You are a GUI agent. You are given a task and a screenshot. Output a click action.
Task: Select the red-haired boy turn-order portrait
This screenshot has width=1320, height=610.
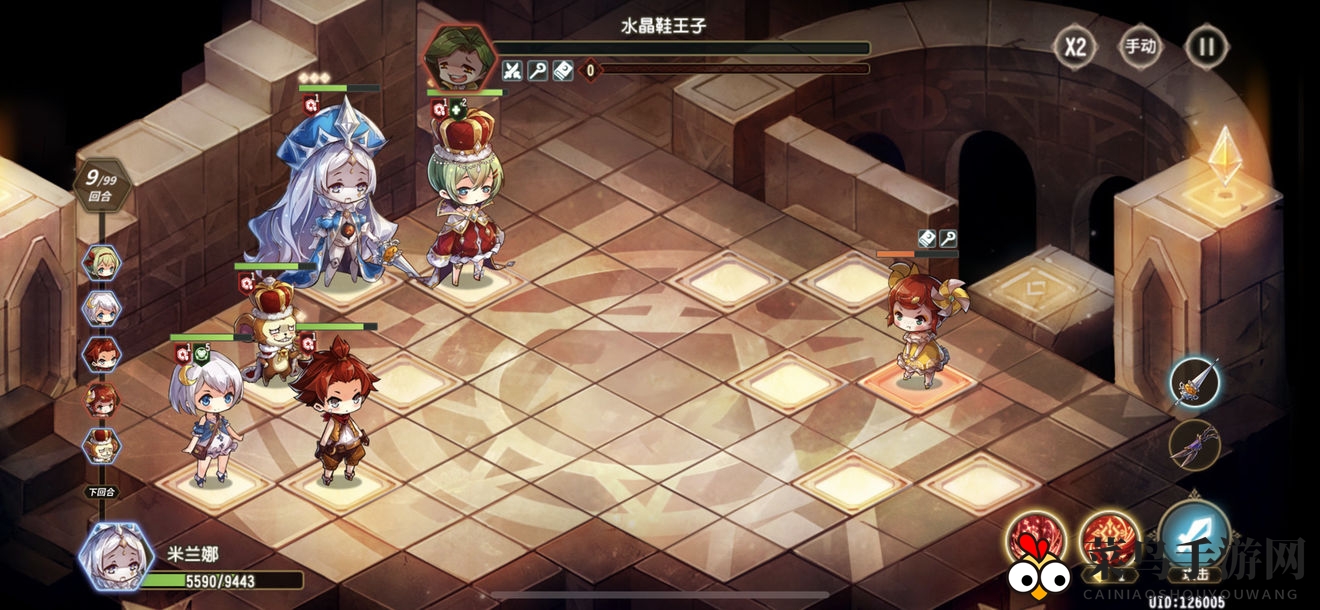102,353
